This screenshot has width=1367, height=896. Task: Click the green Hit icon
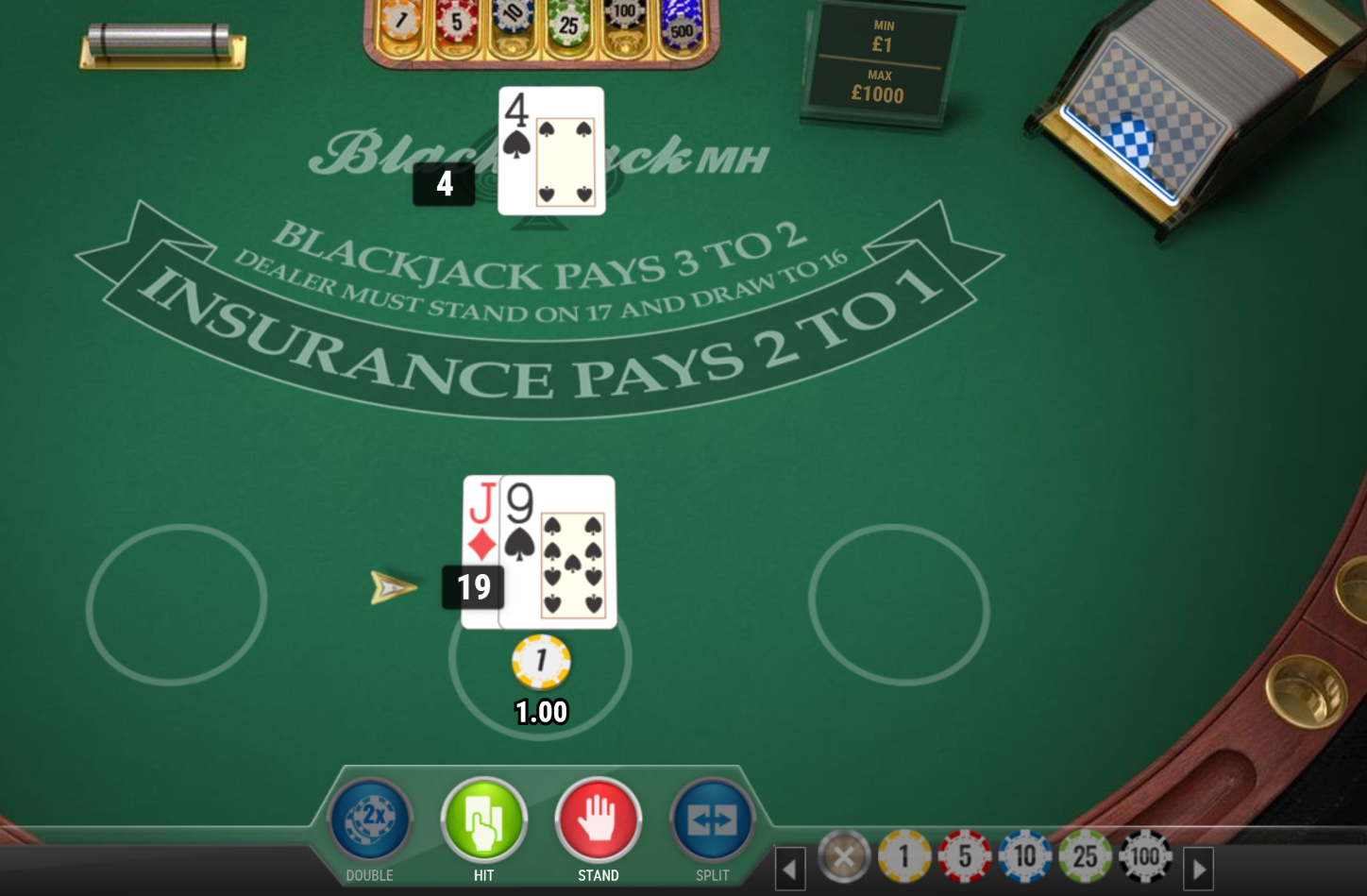point(483,820)
